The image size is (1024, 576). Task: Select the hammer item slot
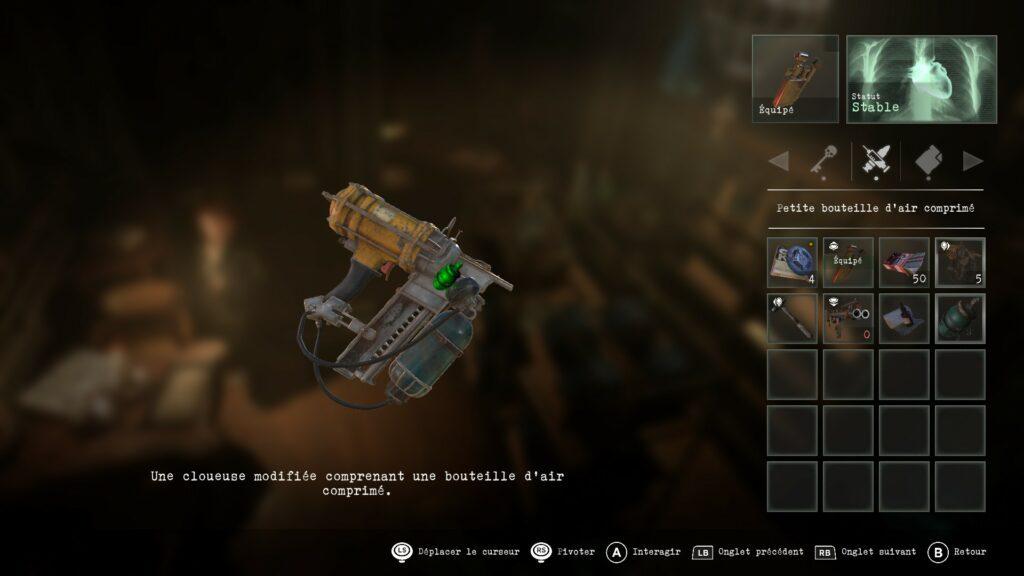pos(792,318)
